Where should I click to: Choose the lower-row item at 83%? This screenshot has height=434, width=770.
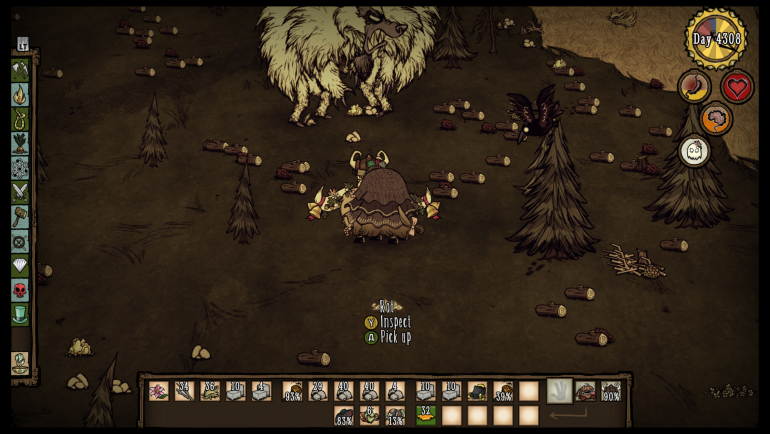coord(344,415)
